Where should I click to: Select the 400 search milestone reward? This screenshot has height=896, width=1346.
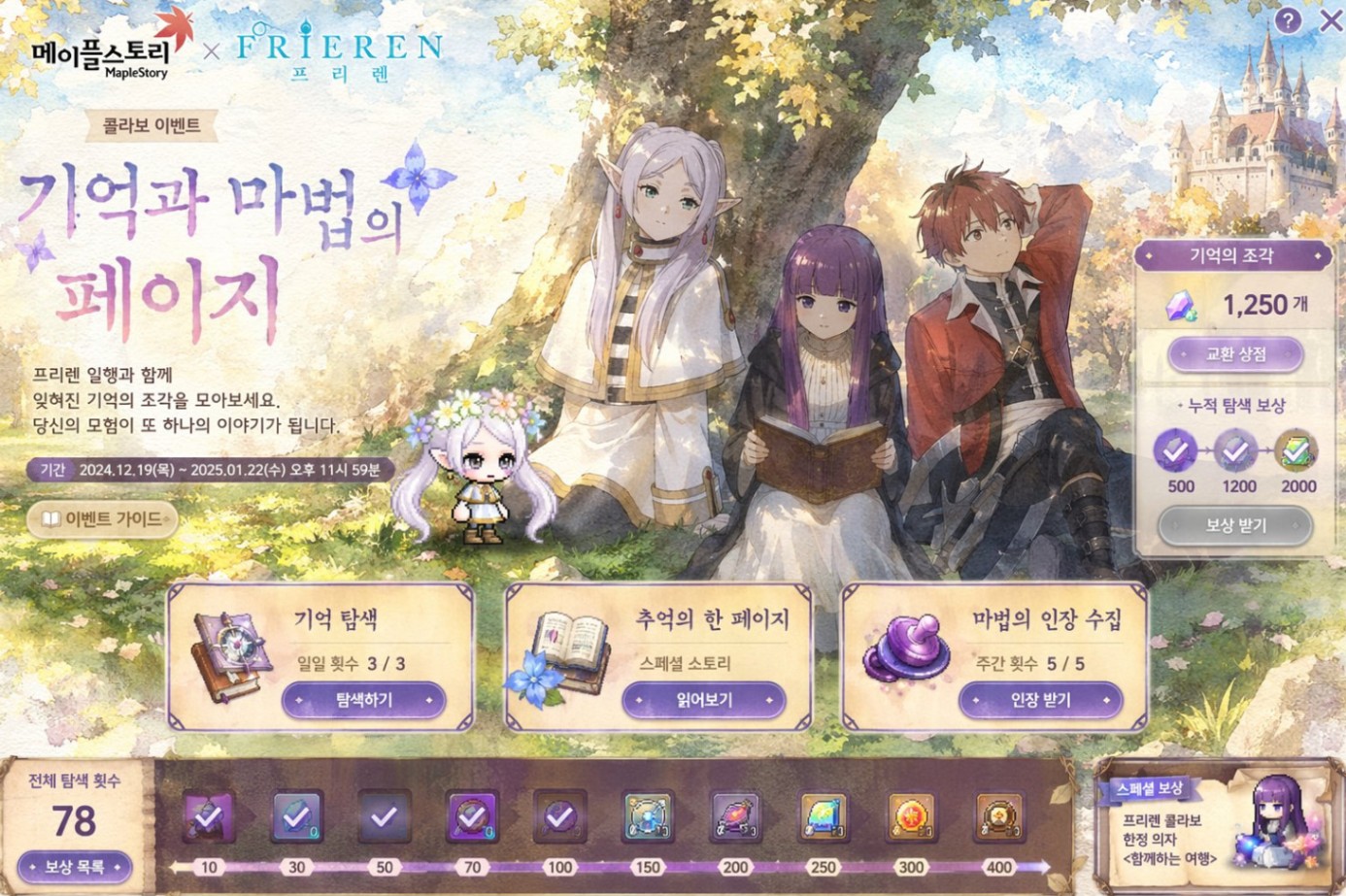tap(998, 816)
